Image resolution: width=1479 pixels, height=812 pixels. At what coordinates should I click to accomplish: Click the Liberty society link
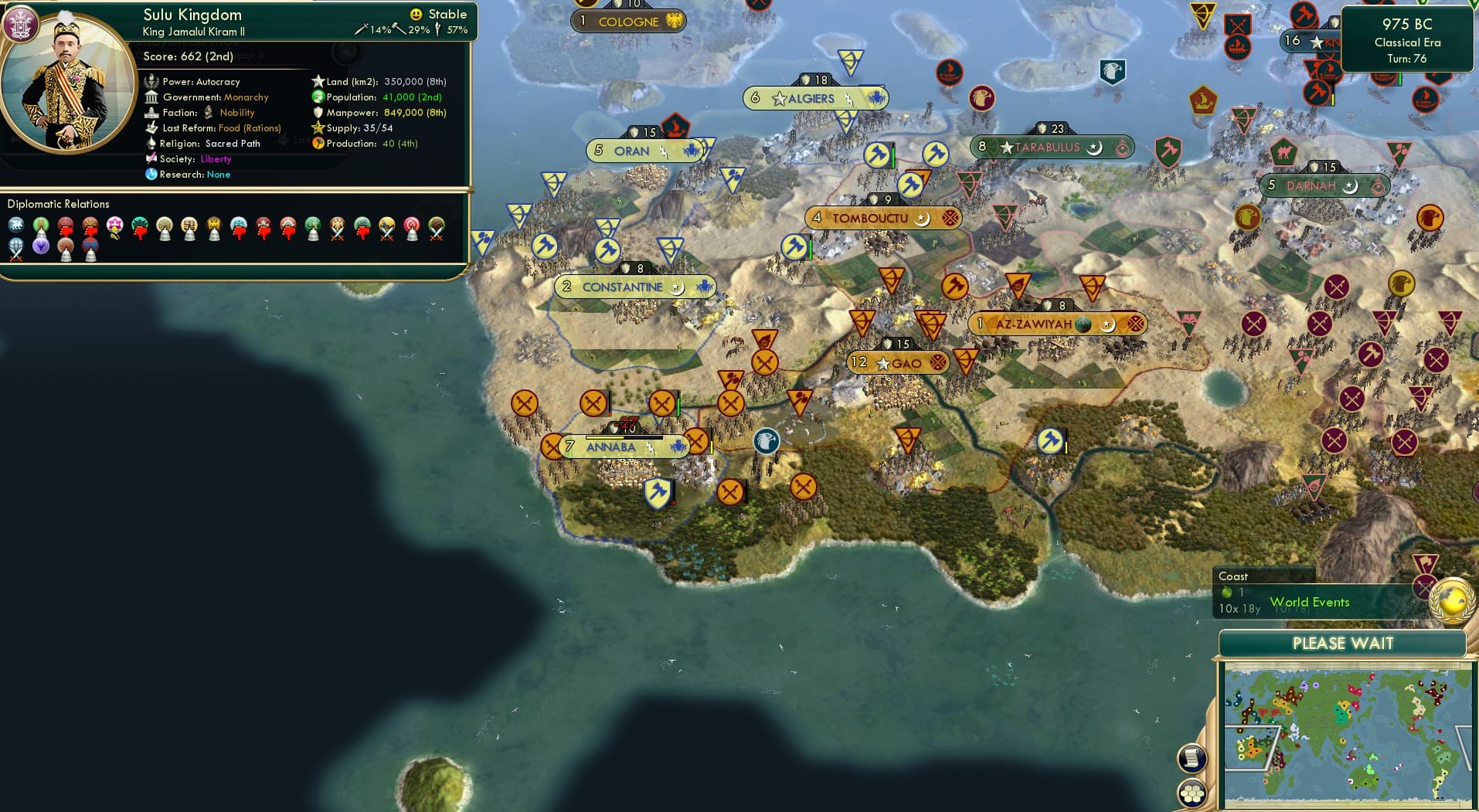[x=216, y=159]
